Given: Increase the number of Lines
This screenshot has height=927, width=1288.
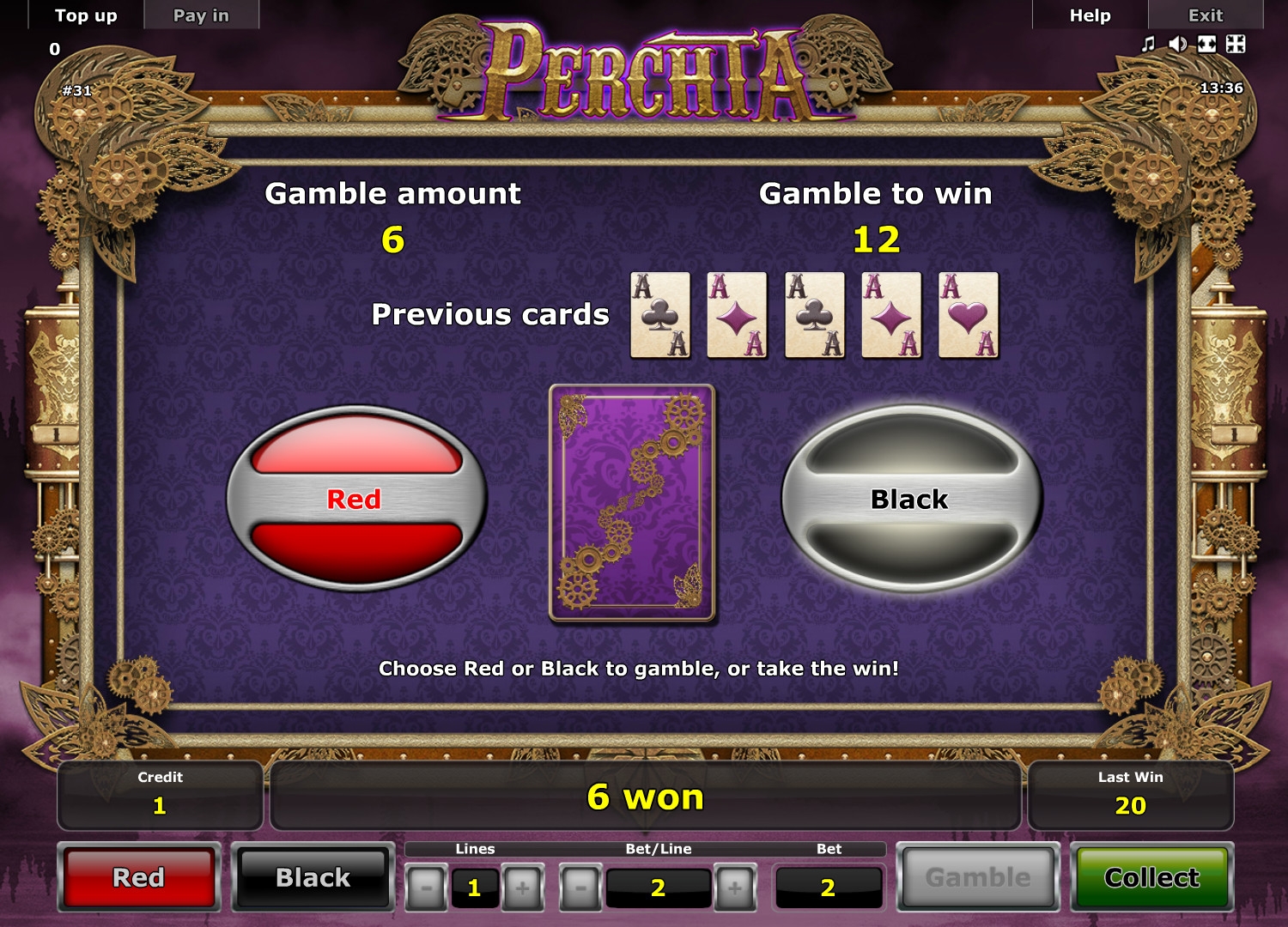Looking at the screenshot, I should click(x=522, y=888).
